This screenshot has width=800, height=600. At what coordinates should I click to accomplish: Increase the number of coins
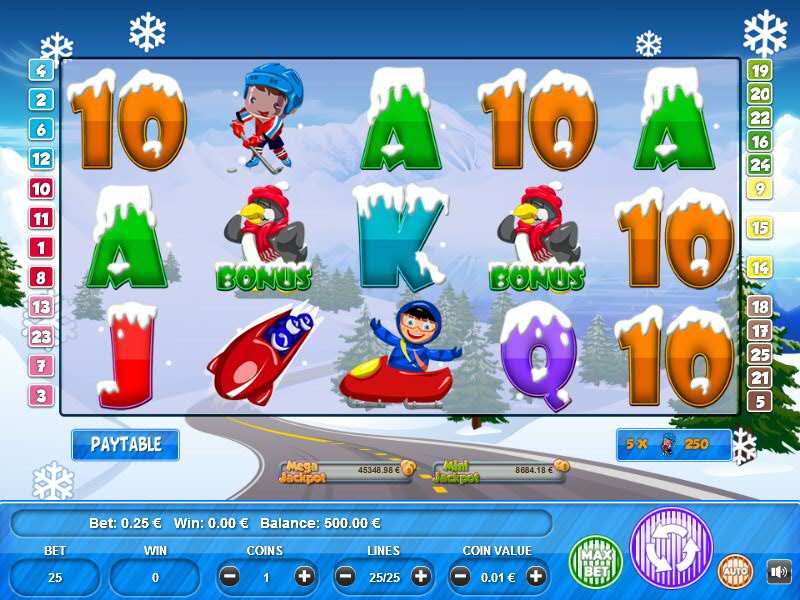pyautogui.click(x=304, y=576)
